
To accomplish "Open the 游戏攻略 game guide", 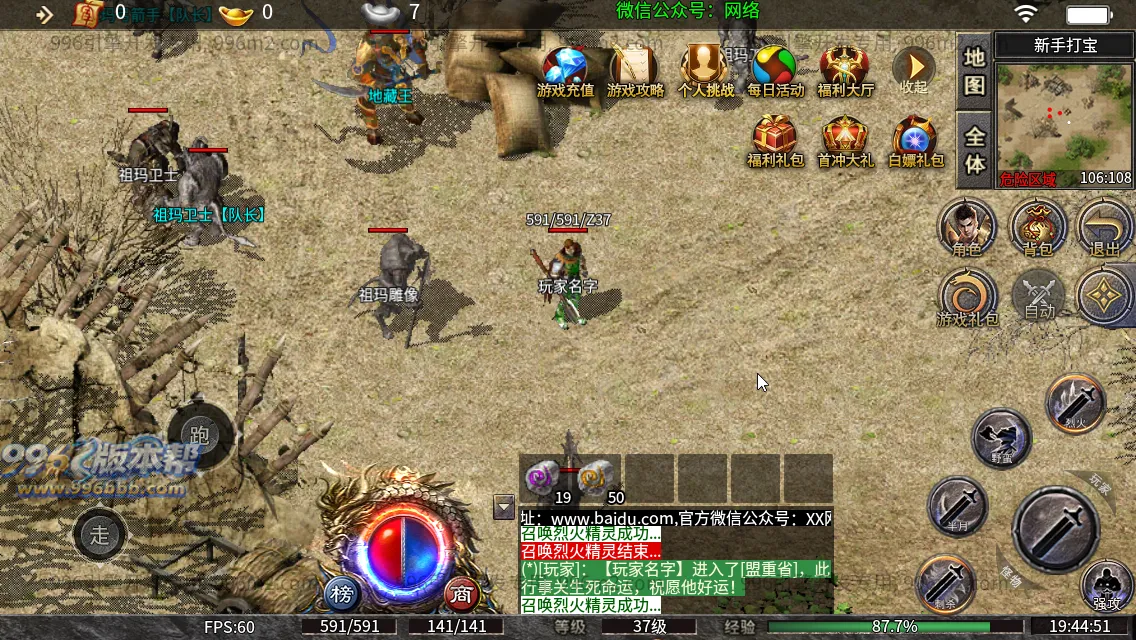I will coord(635,70).
